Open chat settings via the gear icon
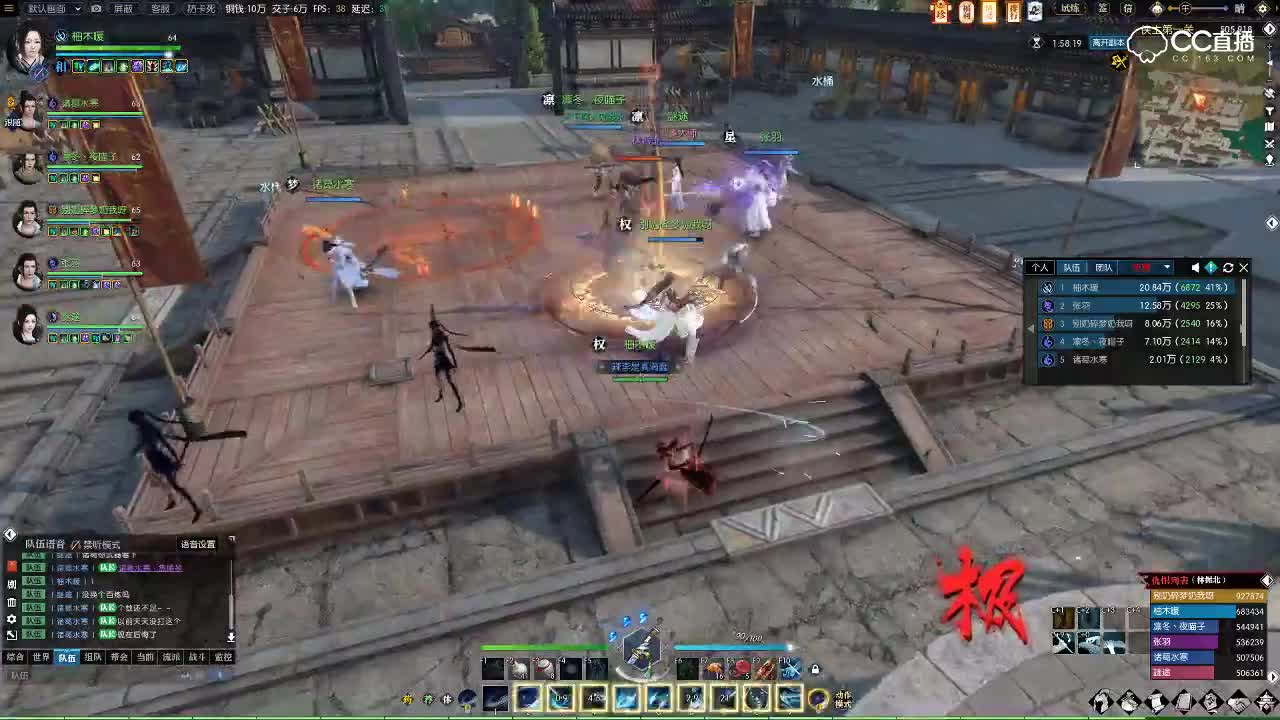Screen dimensions: 1280x720 [12, 618]
